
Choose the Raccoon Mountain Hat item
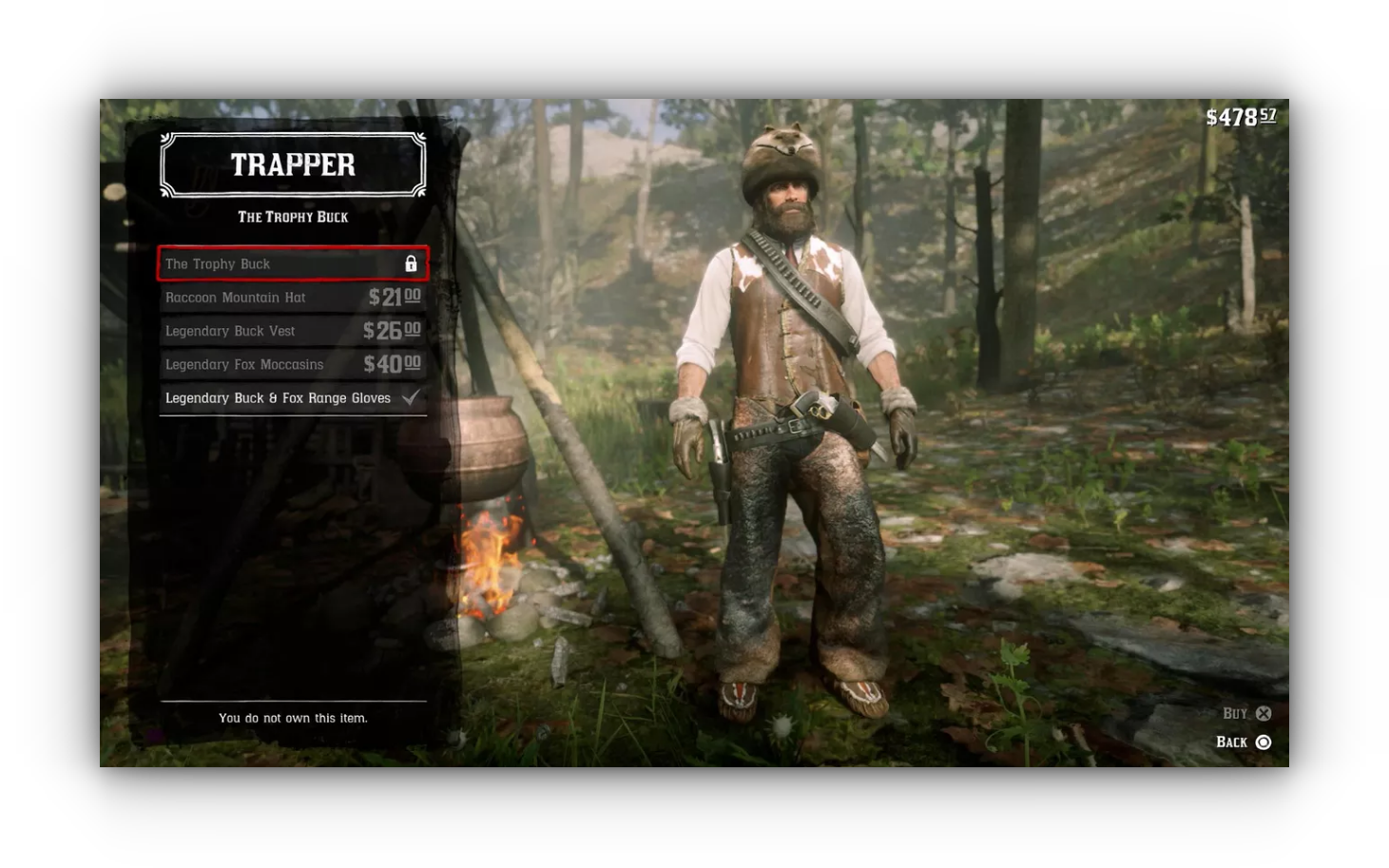point(292,298)
